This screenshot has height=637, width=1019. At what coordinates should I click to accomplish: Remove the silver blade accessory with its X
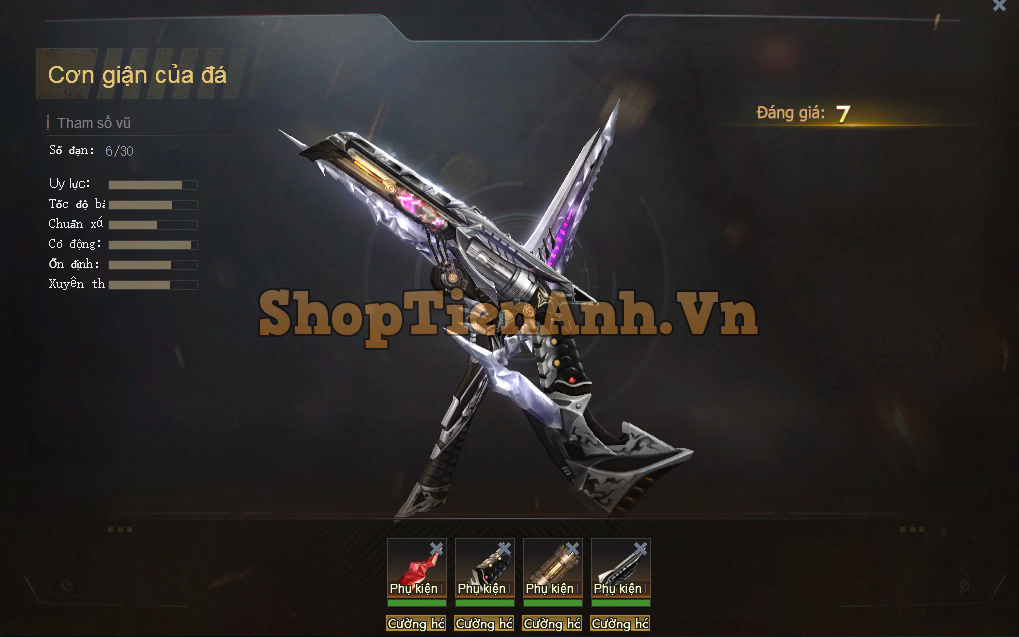click(640, 548)
